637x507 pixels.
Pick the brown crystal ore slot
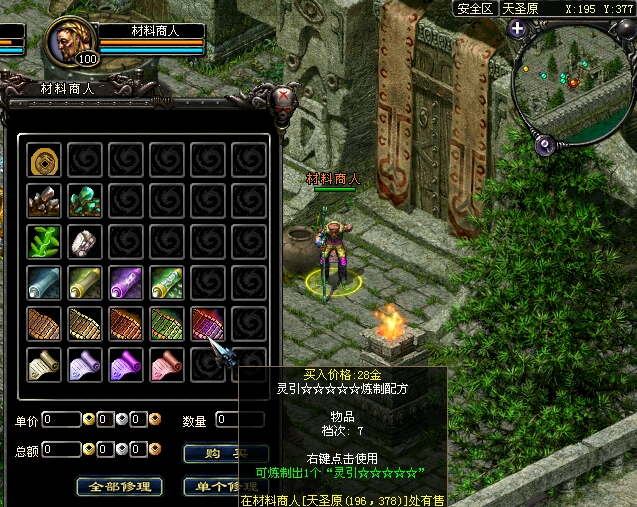point(44,201)
